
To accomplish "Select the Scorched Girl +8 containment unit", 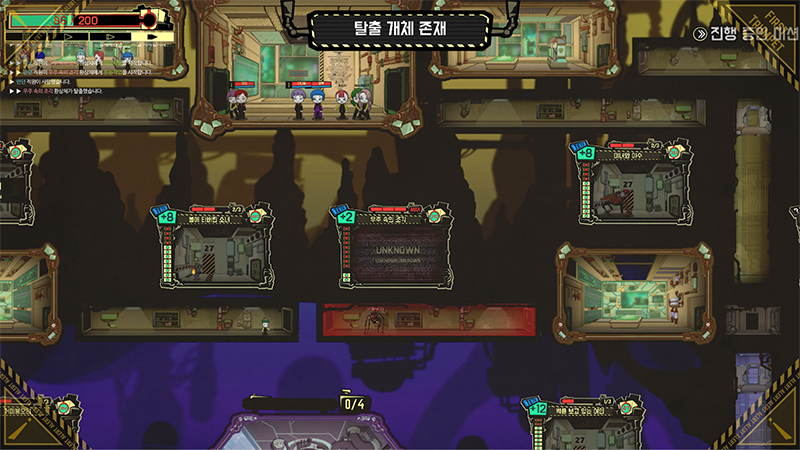I will [217, 255].
